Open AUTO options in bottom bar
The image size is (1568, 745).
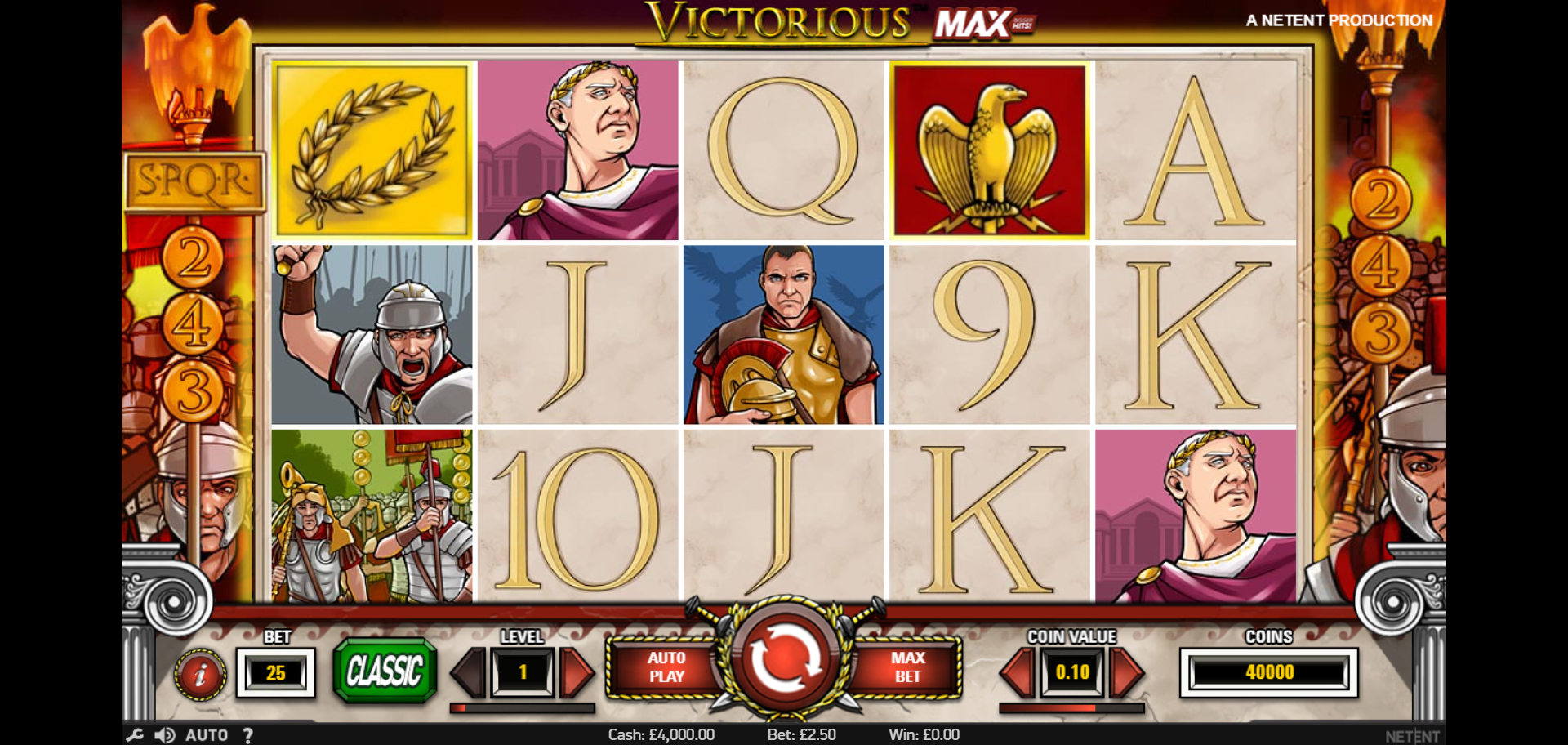click(x=207, y=735)
